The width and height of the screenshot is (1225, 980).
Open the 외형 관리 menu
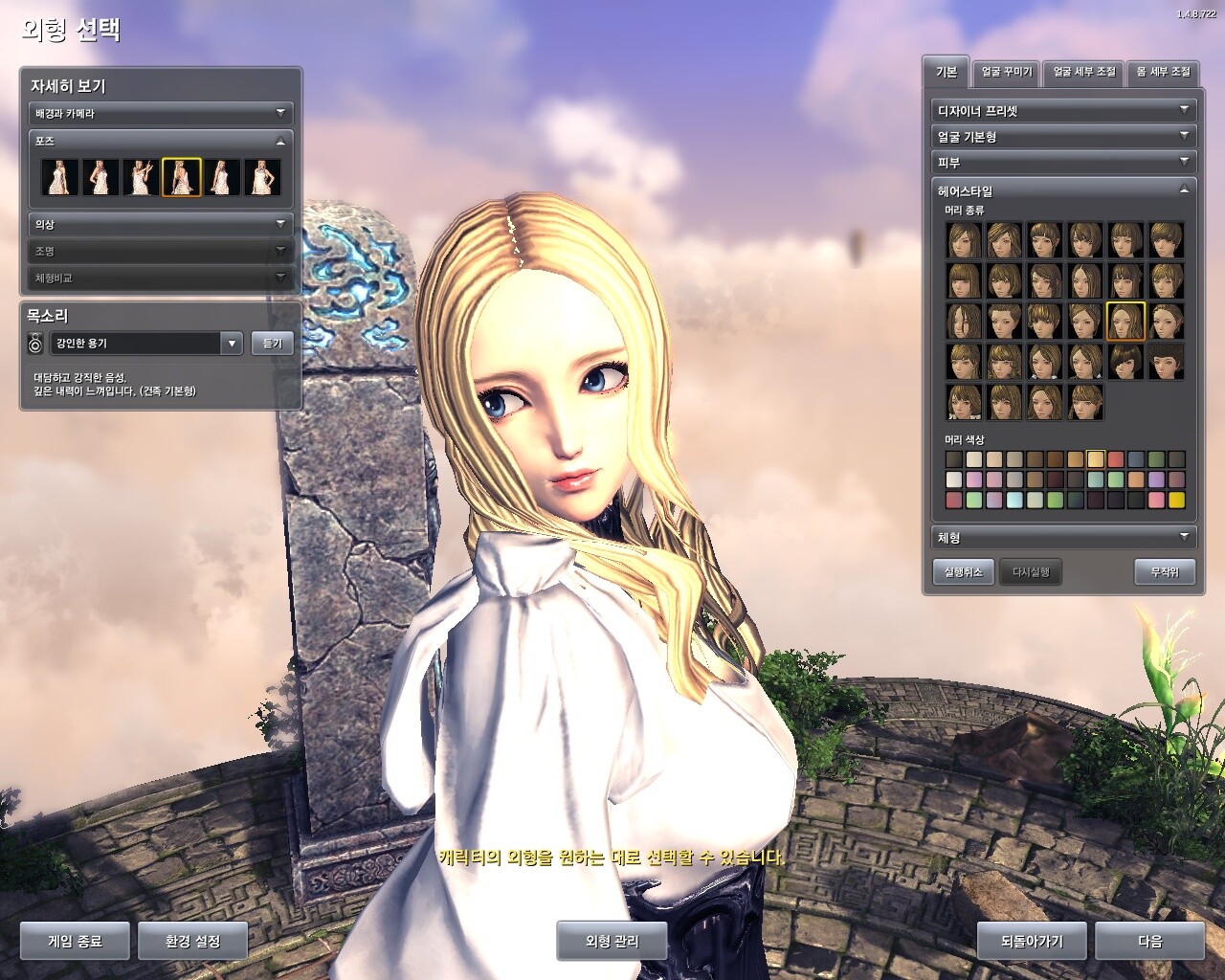(612, 941)
